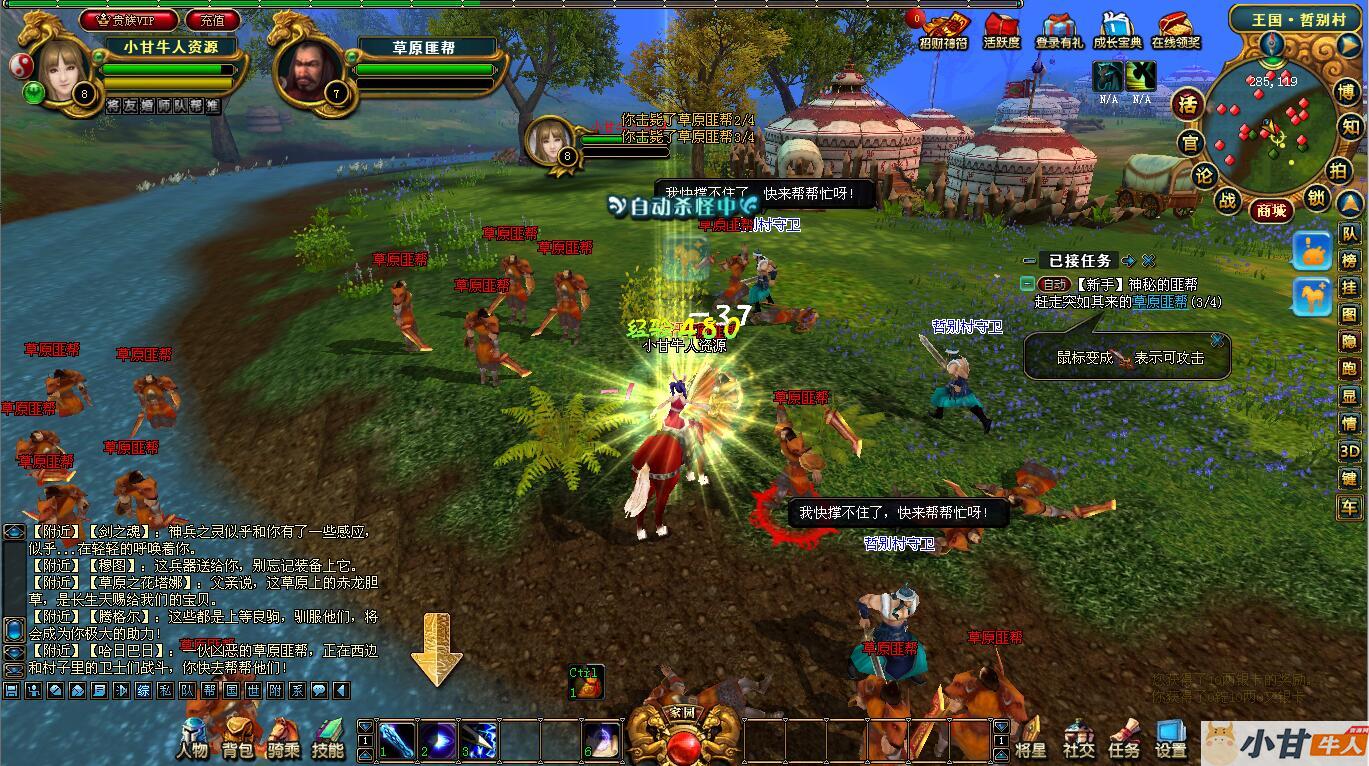Open the 将星 general star menu
Viewport: 1369px width, 766px height.
click(1030, 738)
